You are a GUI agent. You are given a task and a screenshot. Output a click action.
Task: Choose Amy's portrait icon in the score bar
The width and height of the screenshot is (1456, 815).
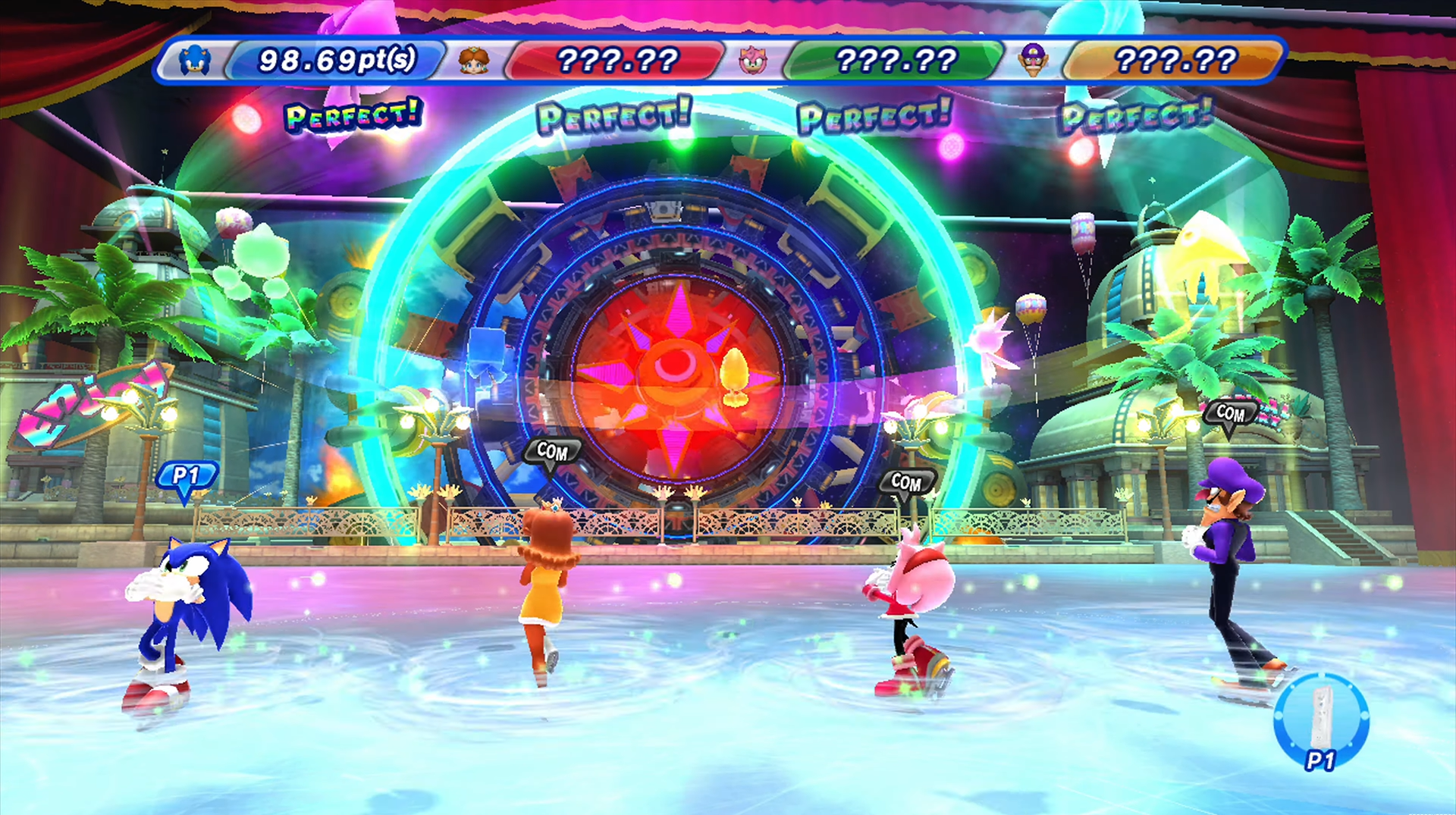[753, 60]
